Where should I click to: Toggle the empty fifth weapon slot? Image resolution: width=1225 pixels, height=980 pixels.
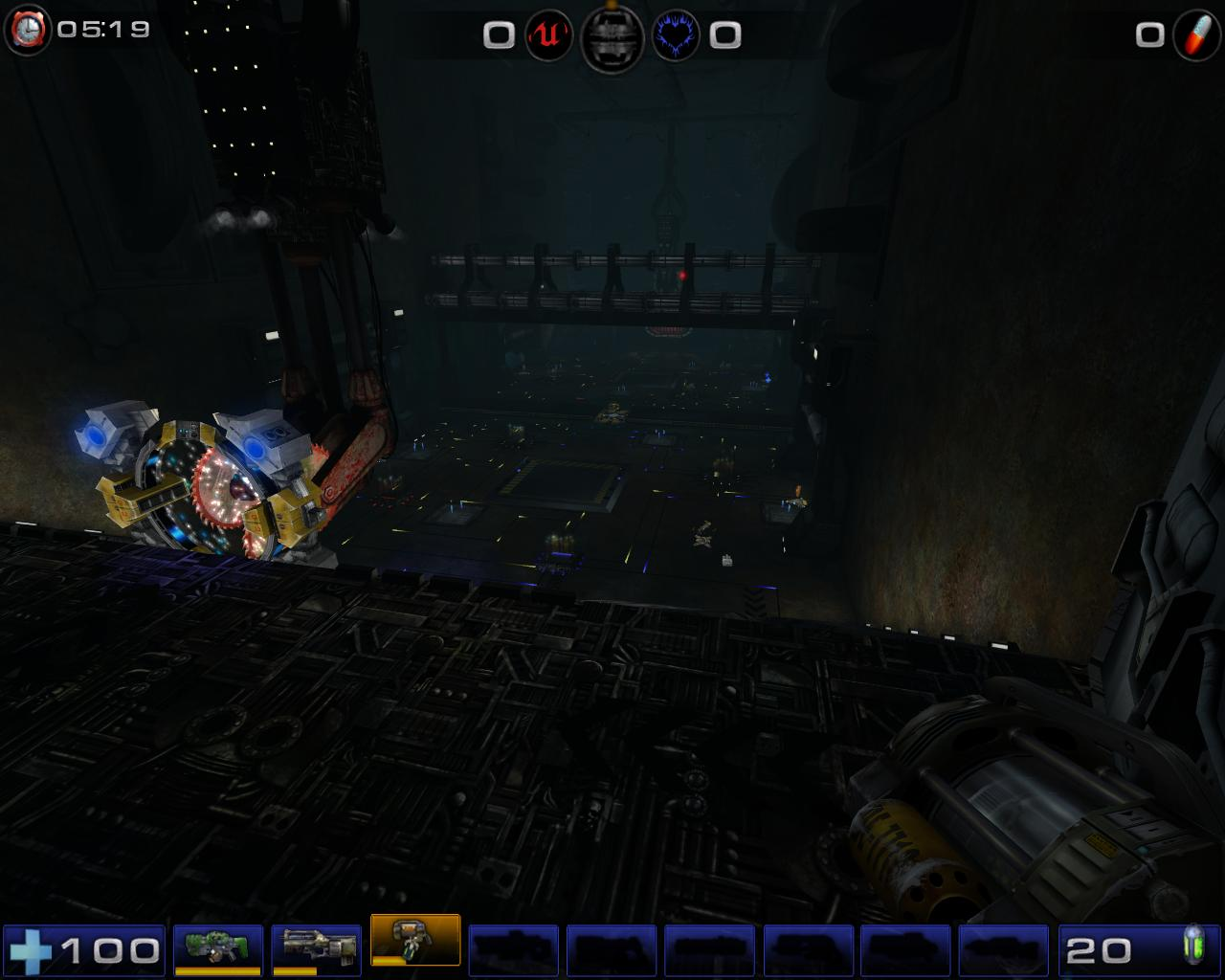612,950
